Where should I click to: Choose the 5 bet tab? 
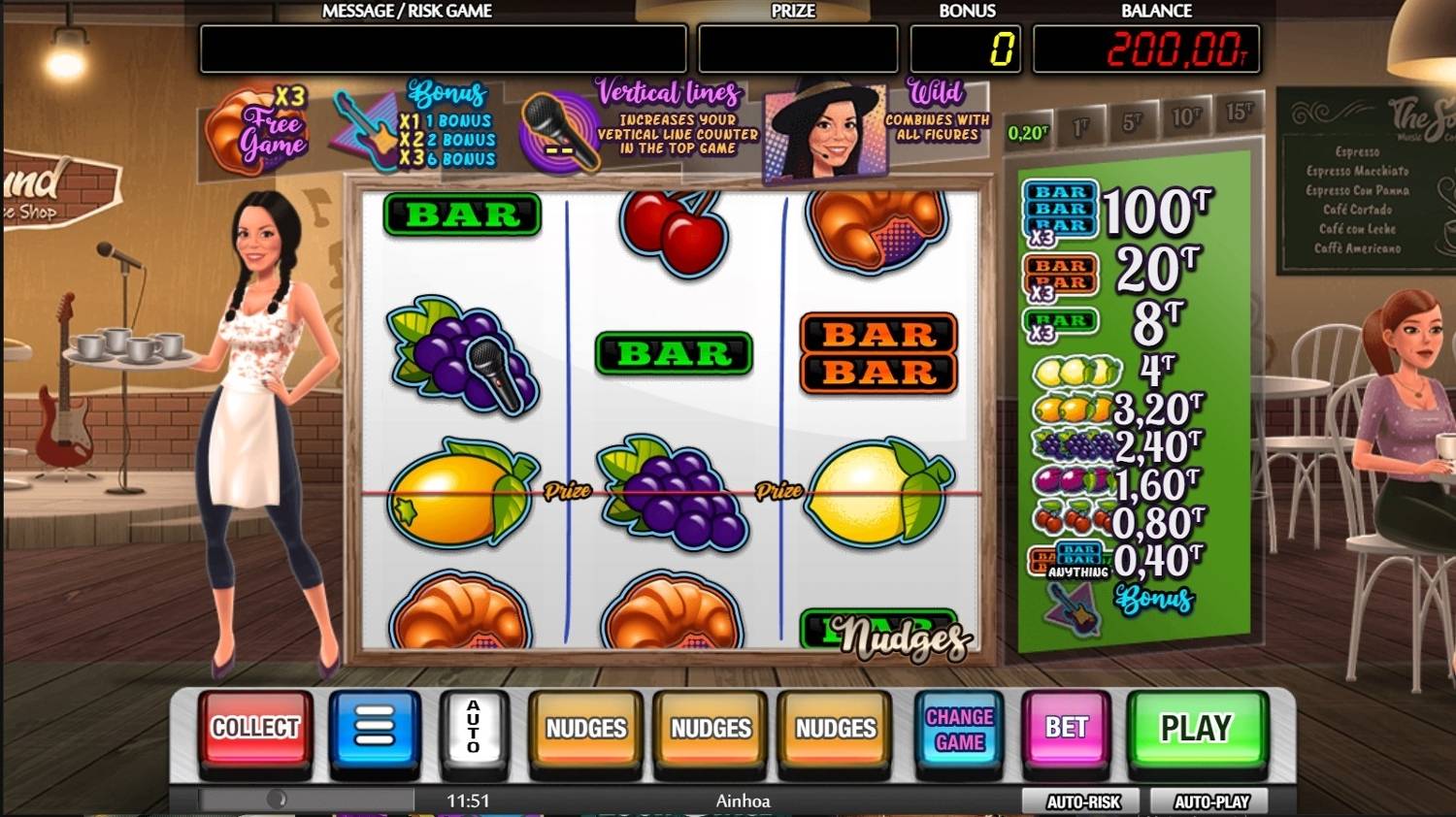1132,123
